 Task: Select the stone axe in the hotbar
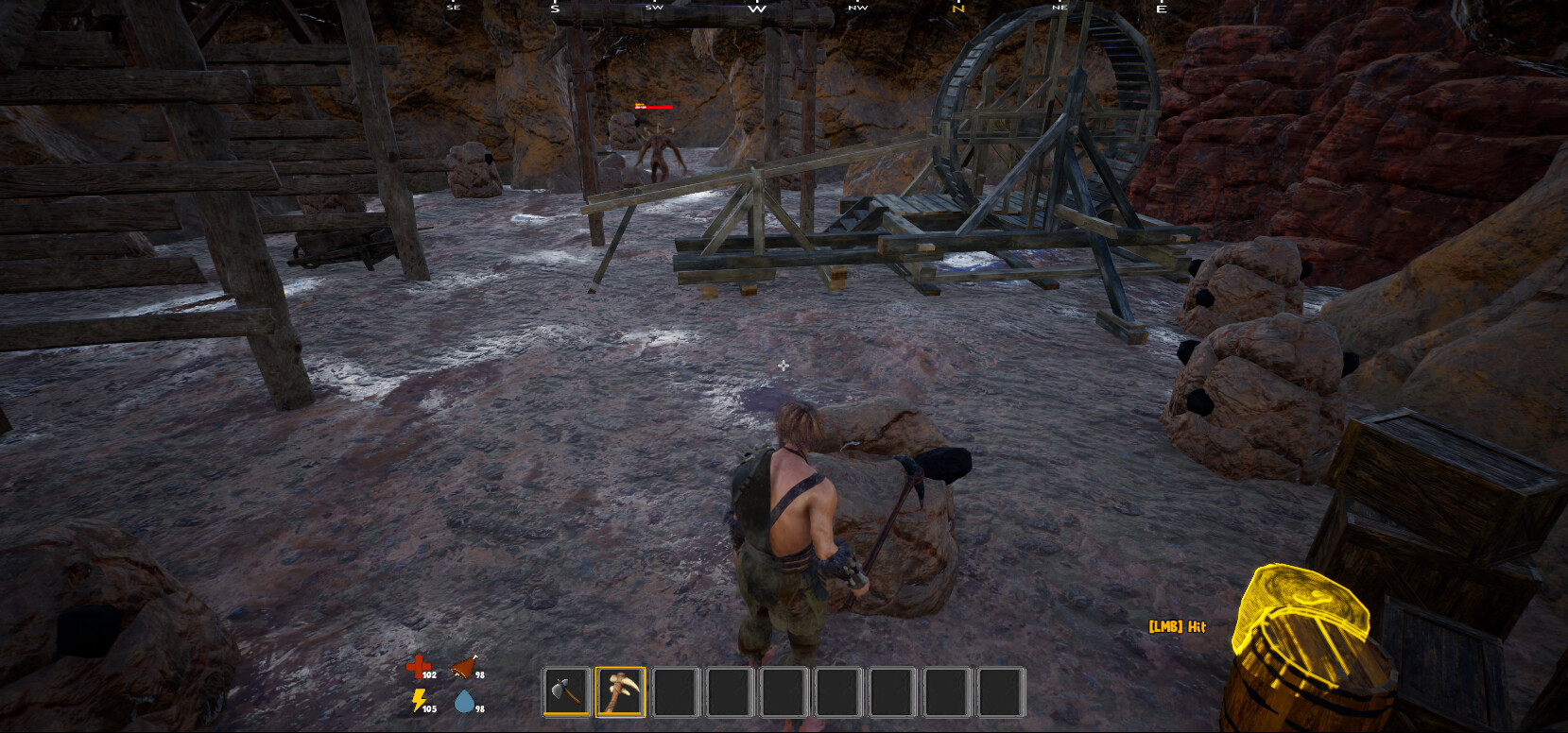pos(568,690)
